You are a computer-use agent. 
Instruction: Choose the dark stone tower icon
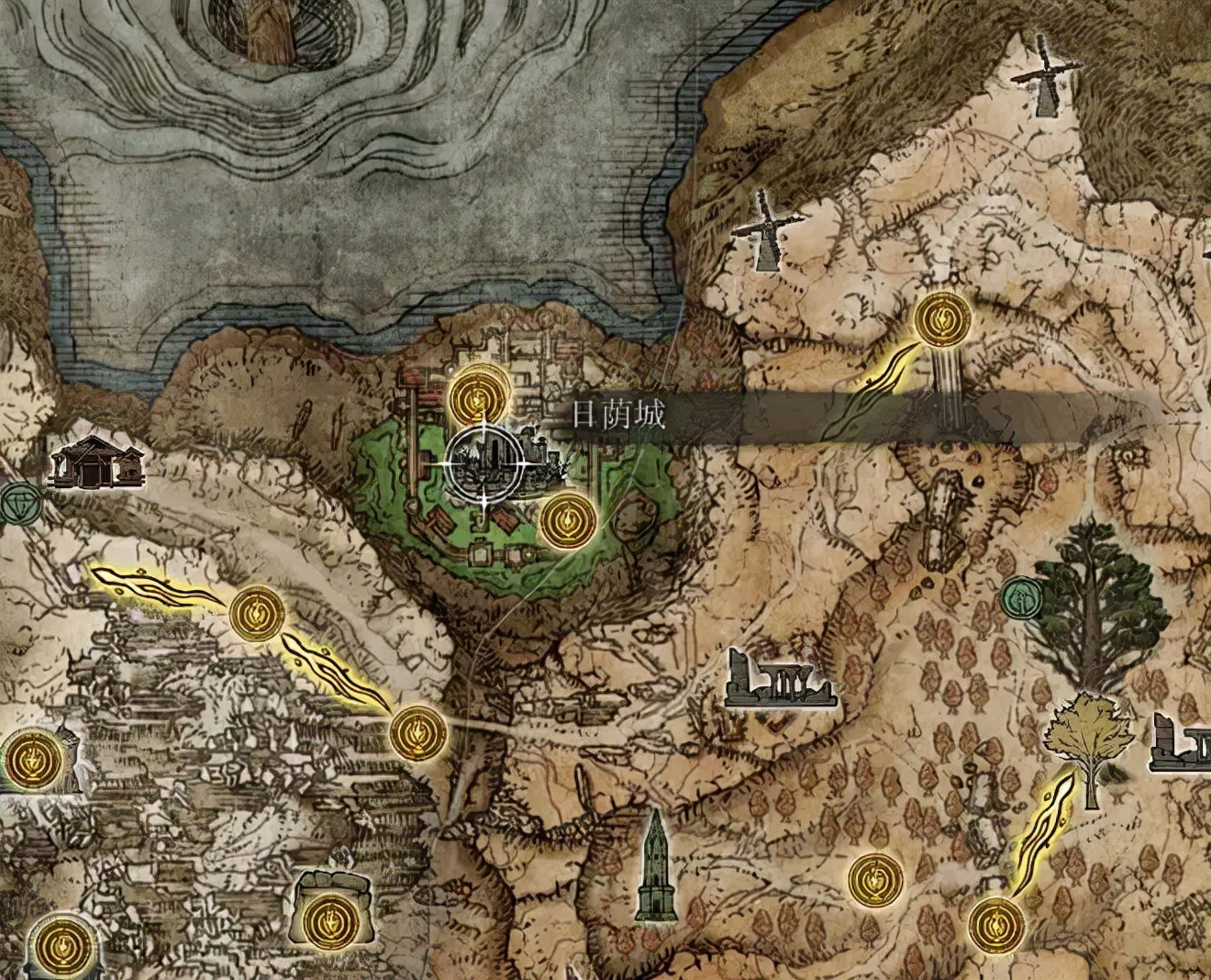click(x=654, y=866)
